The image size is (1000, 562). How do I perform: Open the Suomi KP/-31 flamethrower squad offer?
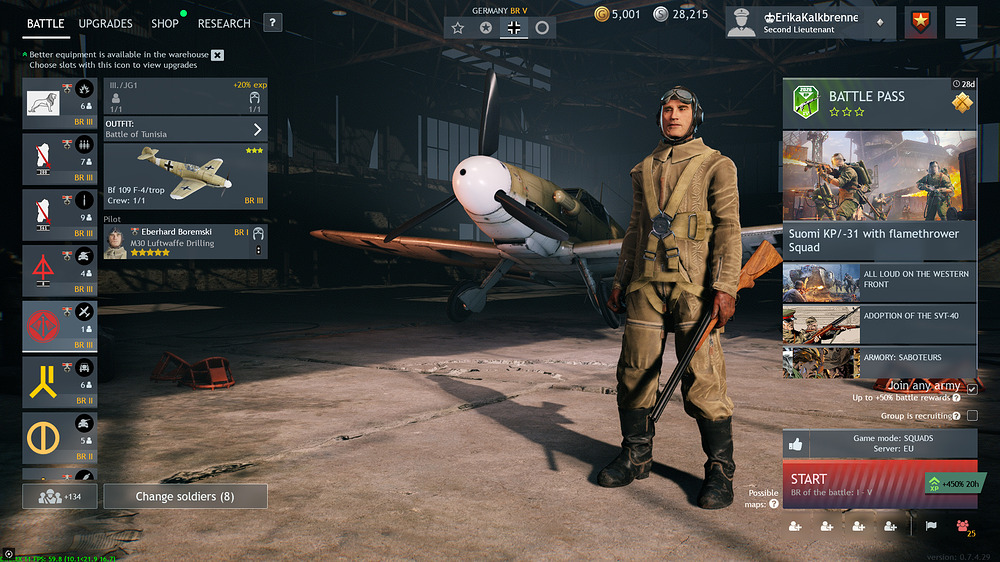(879, 190)
